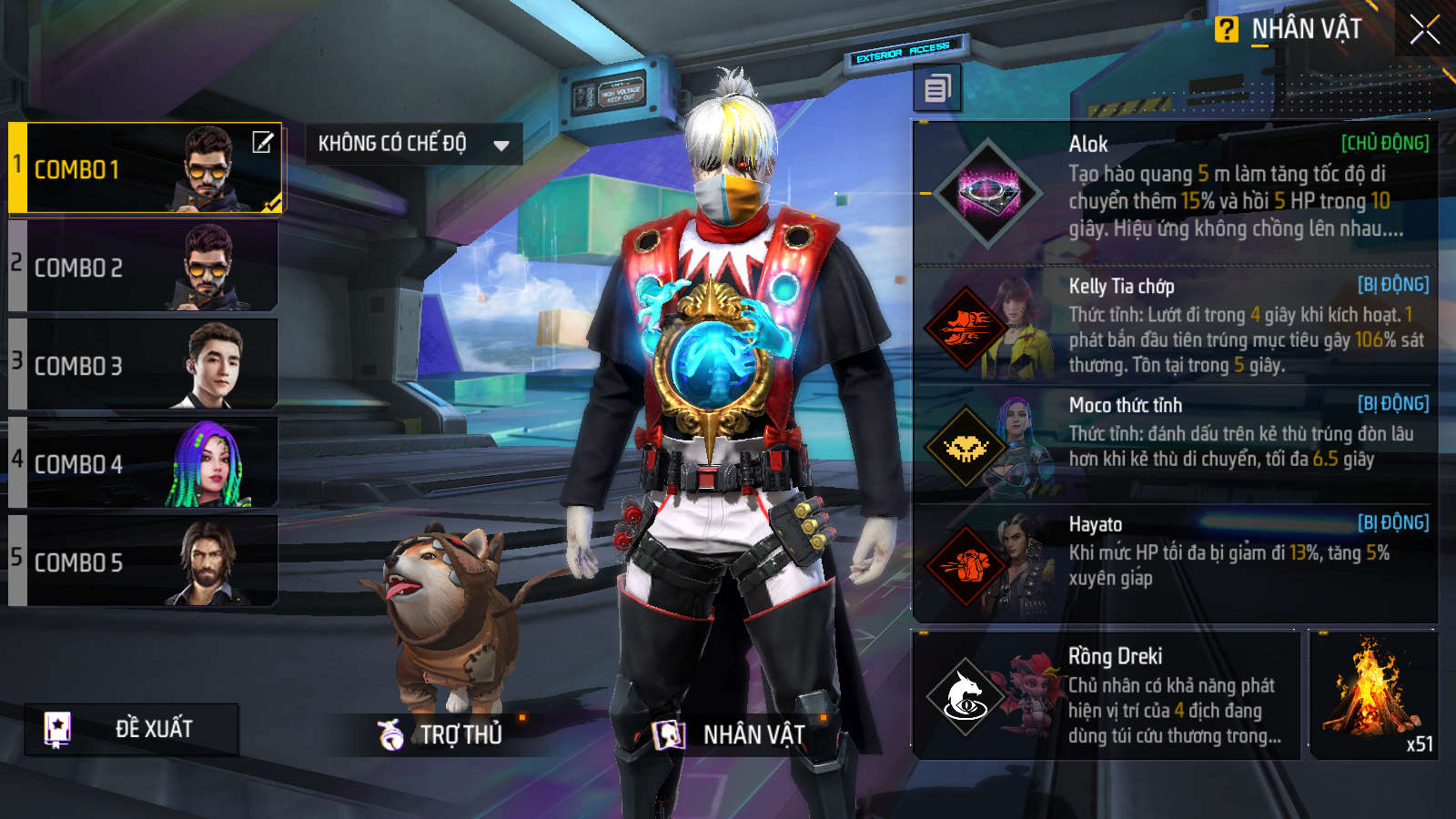Image resolution: width=1456 pixels, height=819 pixels.
Task: Pick the COMBO 5 preset
Action: 146,562
